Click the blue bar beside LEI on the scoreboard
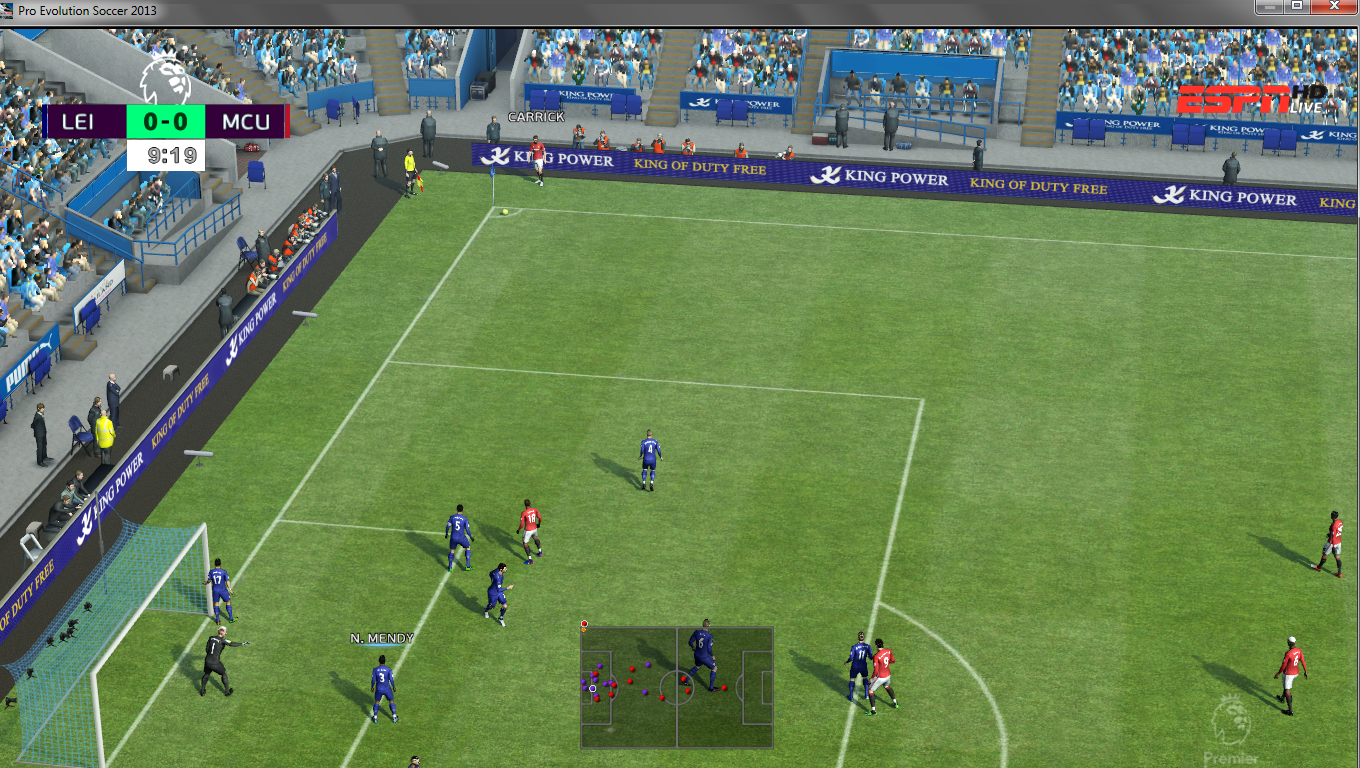Screen dimensions: 1360x768 click(x=43, y=121)
